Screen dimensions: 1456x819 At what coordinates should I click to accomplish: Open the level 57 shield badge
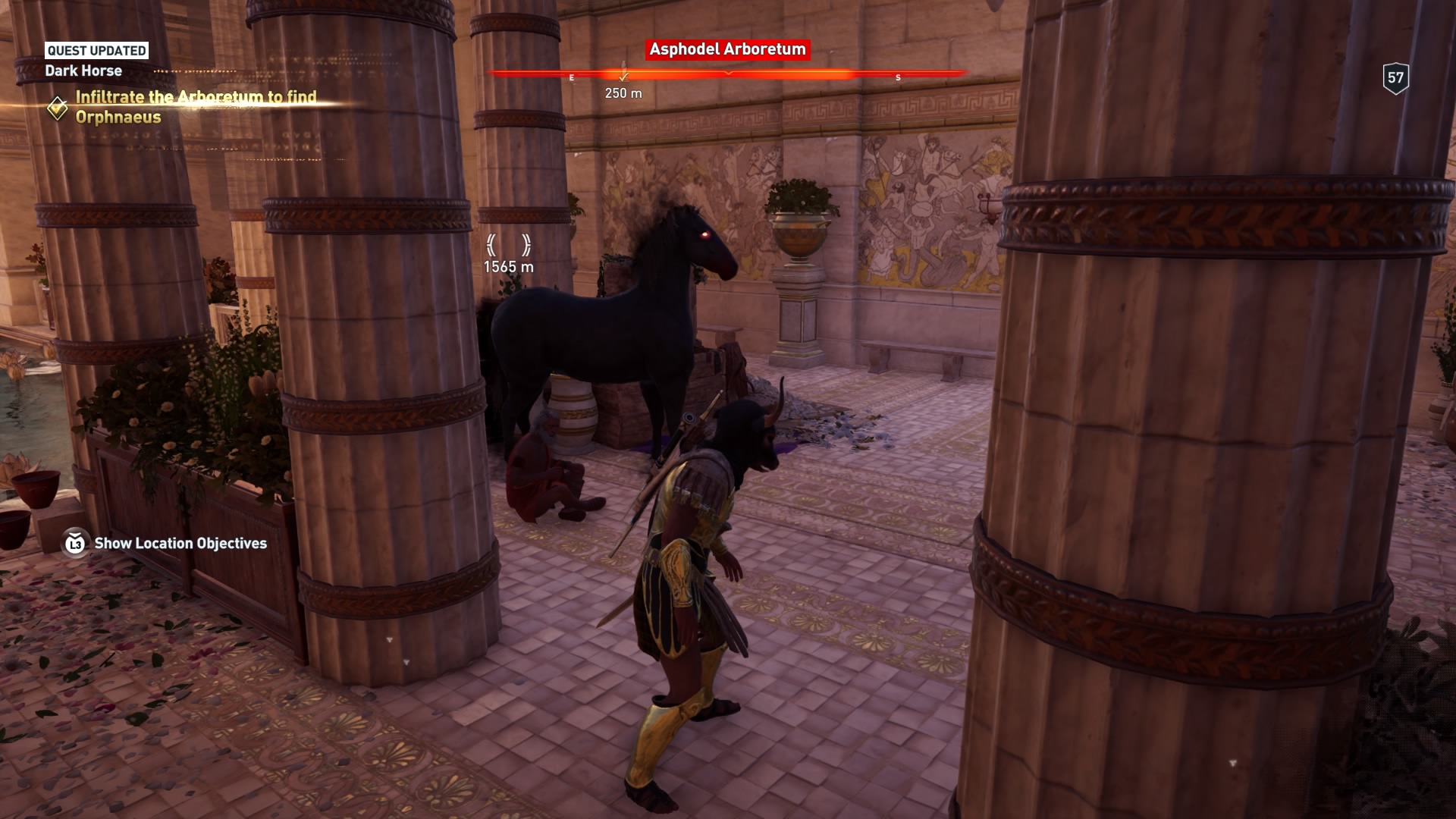pyautogui.click(x=1395, y=78)
